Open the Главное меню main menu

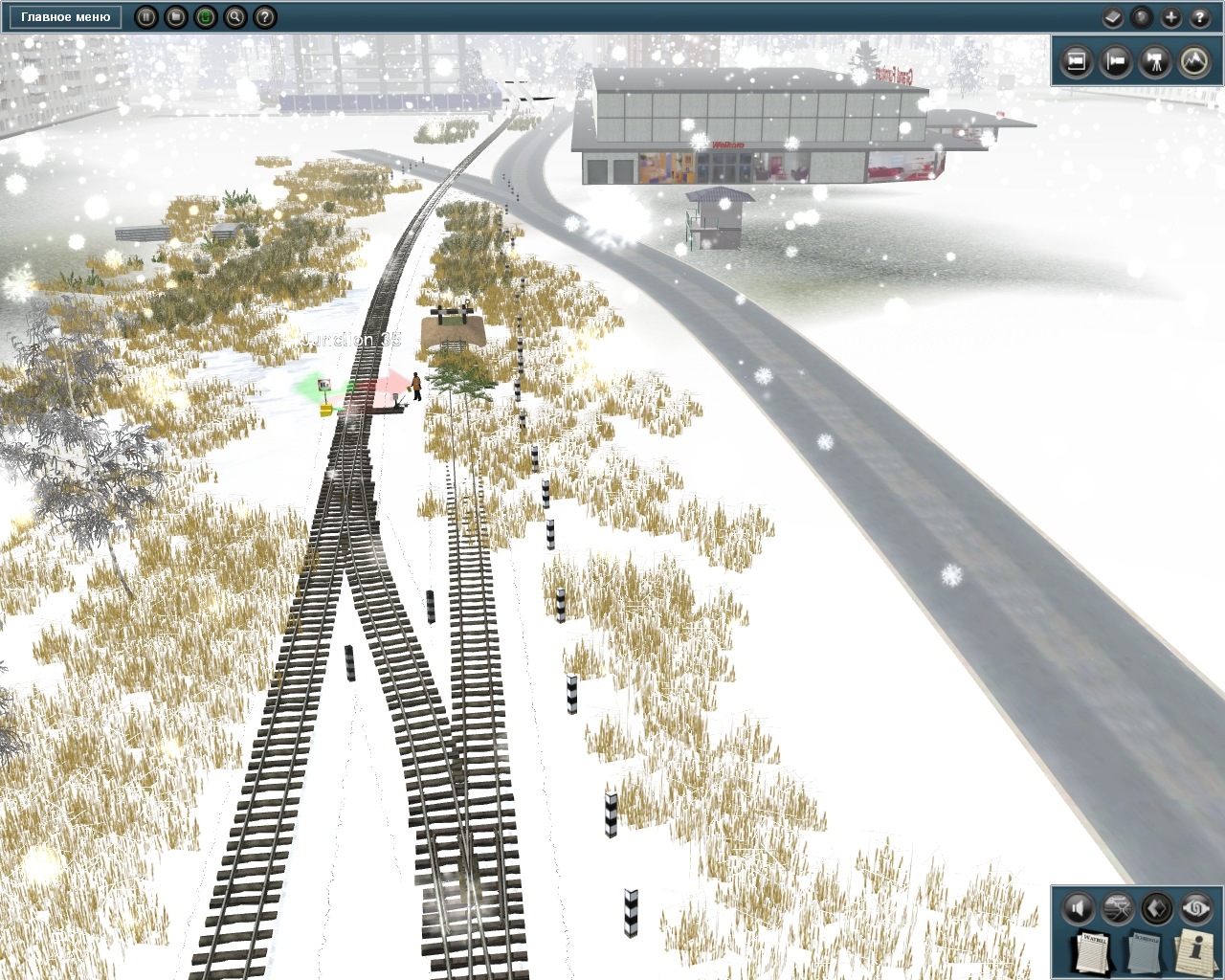point(65,17)
